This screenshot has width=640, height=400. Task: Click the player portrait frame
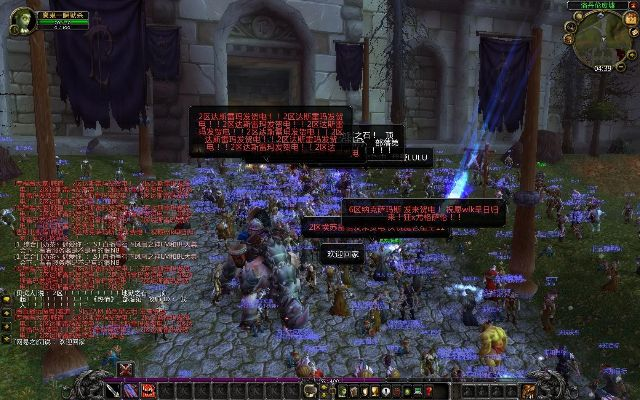click(x=20, y=21)
